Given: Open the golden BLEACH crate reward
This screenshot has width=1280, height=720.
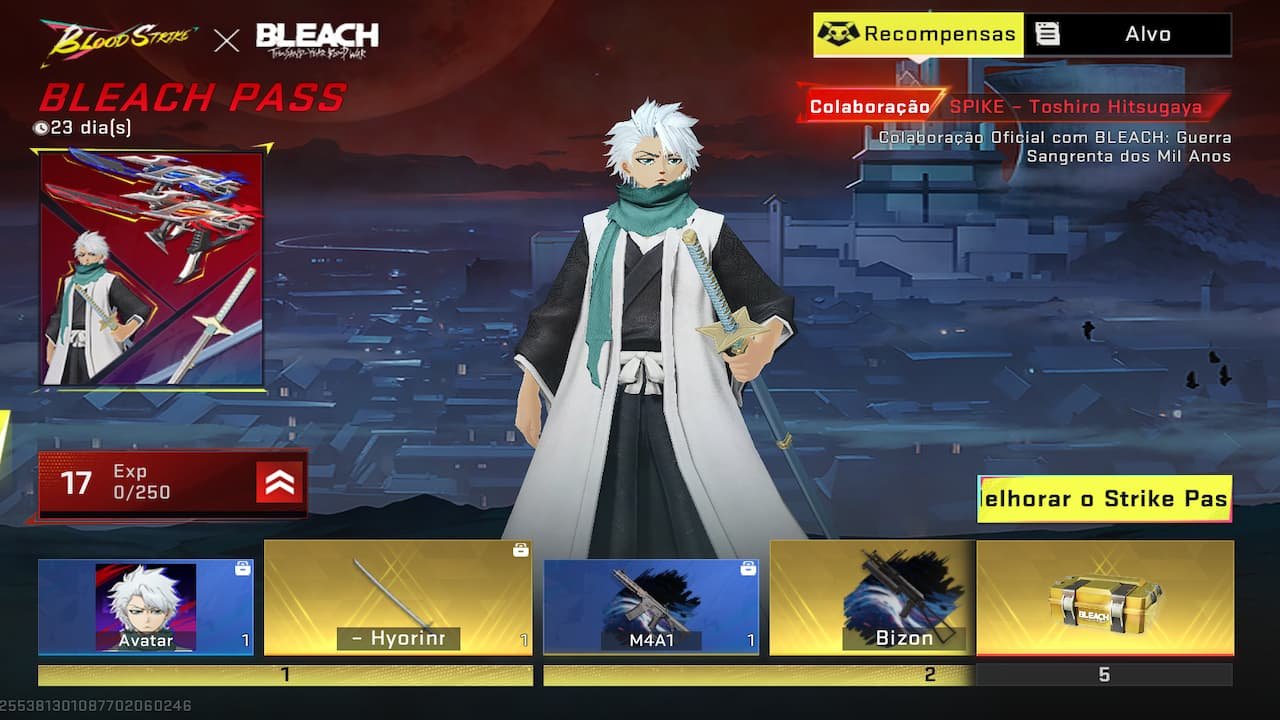Looking at the screenshot, I should [1104, 598].
